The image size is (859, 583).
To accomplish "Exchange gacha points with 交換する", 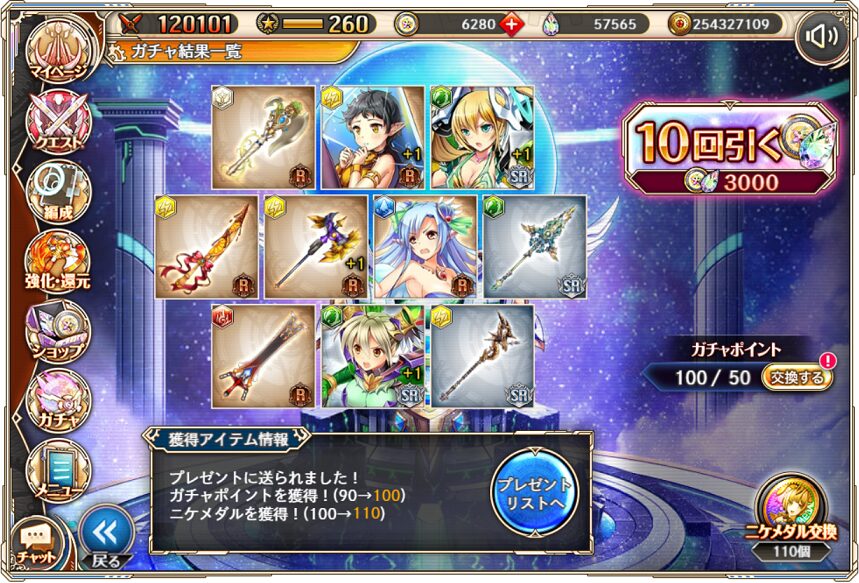I will tap(797, 377).
